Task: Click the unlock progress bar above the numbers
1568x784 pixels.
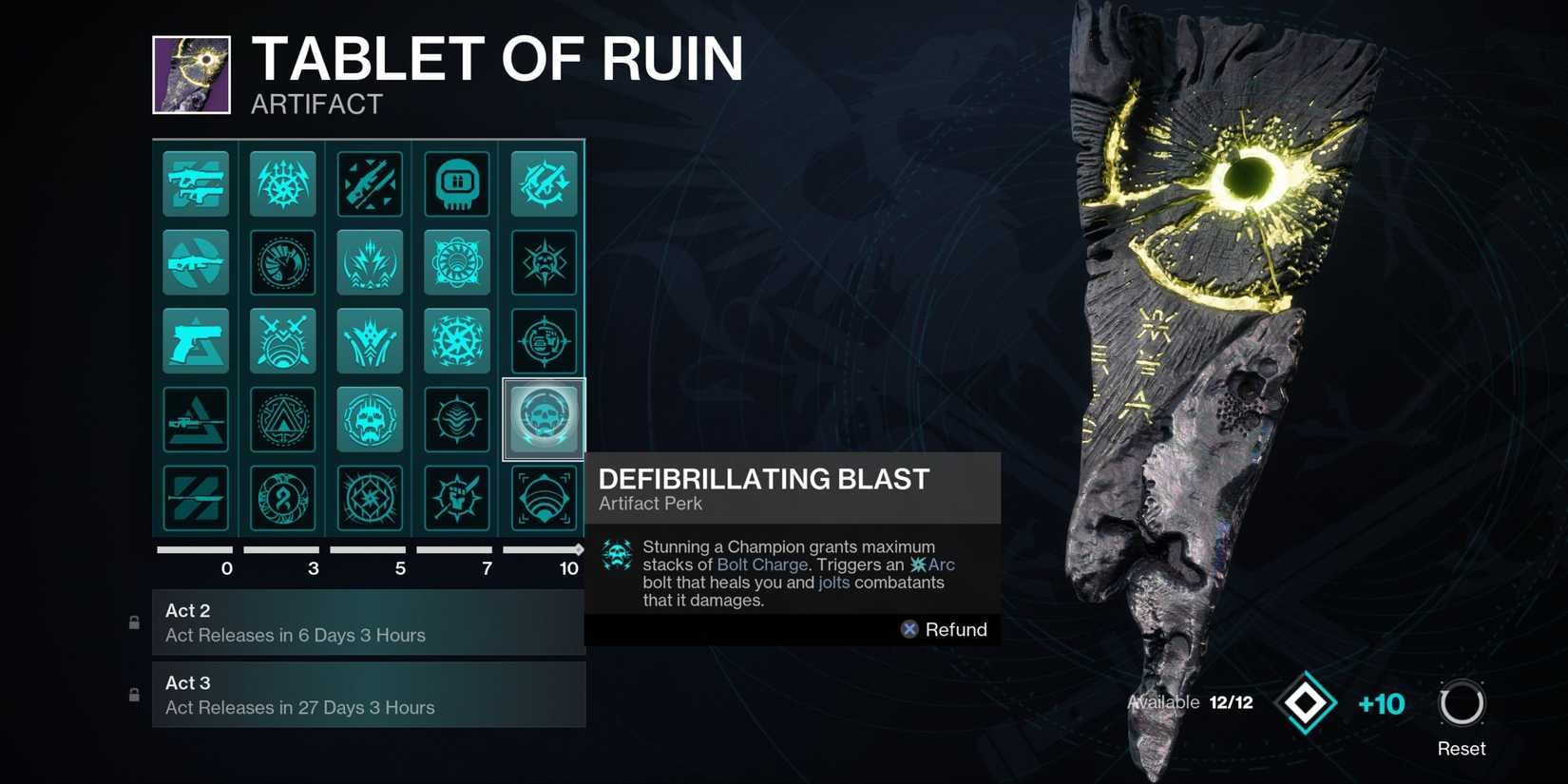Action: pyautogui.click(x=370, y=548)
